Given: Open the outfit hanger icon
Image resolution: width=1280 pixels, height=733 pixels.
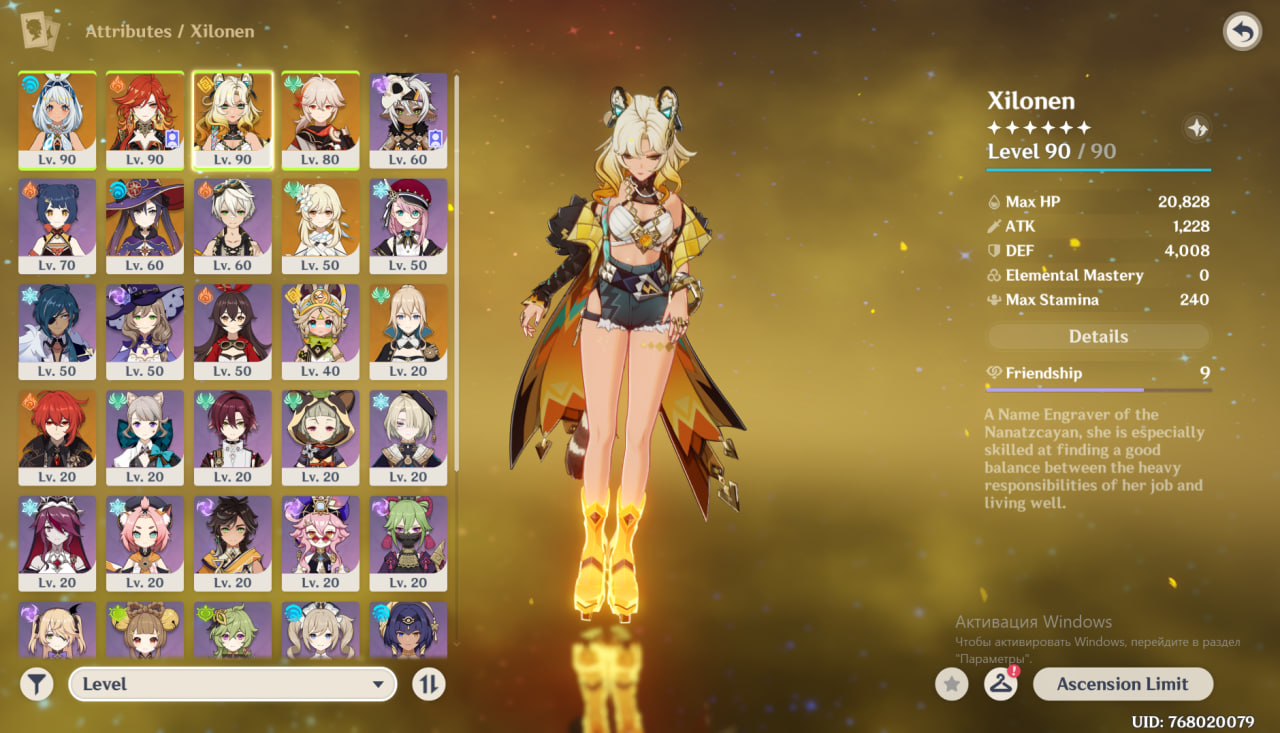Looking at the screenshot, I should pyautogui.click(x=1001, y=684).
